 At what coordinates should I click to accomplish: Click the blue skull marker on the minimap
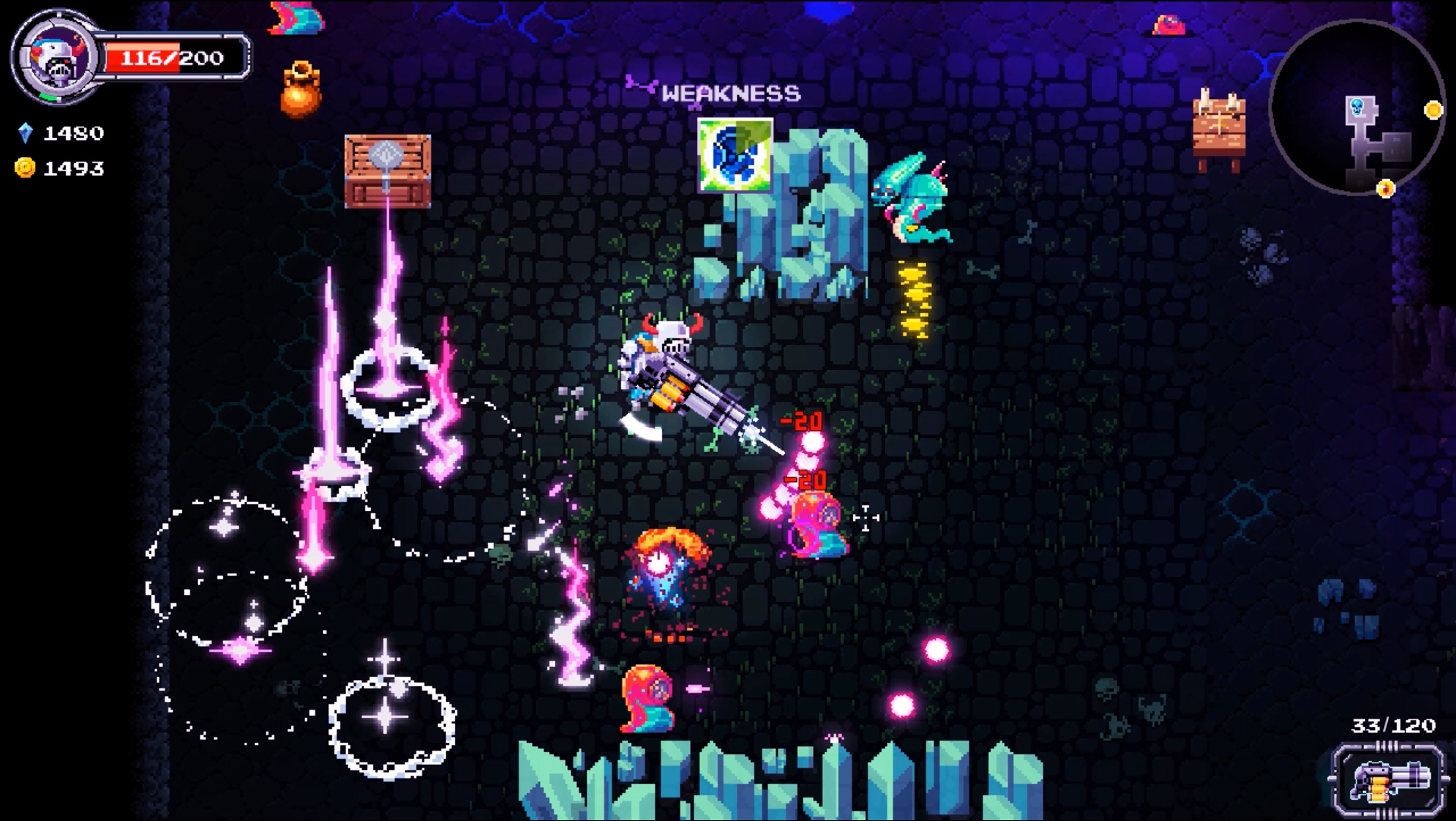click(1357, 106)
